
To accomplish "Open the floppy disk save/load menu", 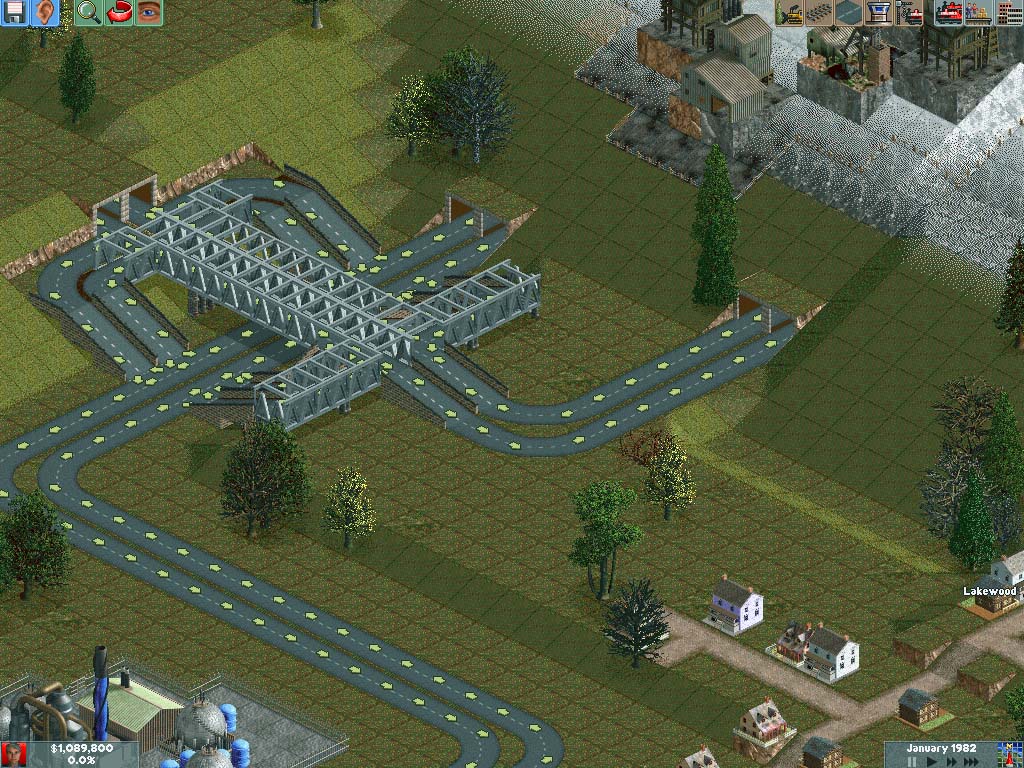I will click(x=14, y=13).
